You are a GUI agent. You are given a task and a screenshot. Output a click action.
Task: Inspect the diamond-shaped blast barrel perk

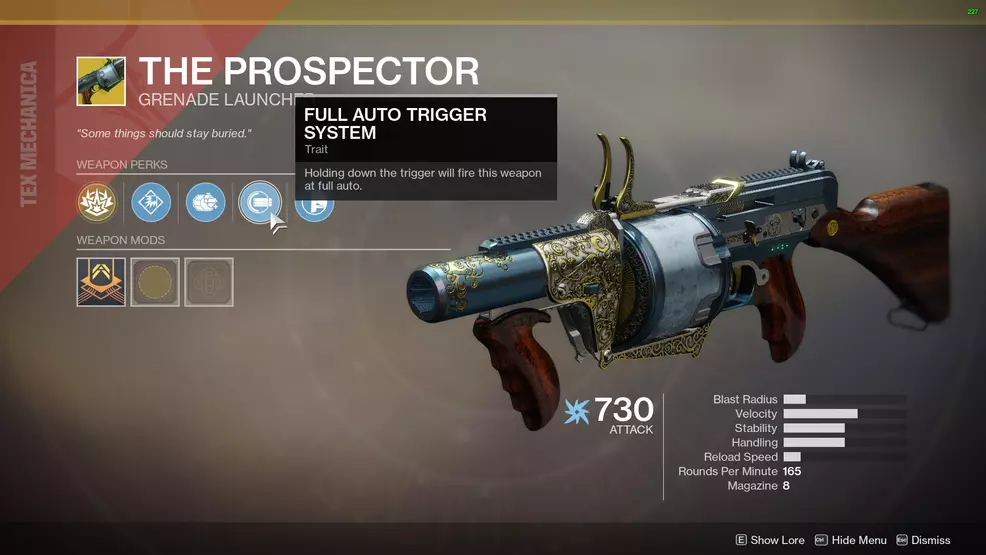point(151,203)
